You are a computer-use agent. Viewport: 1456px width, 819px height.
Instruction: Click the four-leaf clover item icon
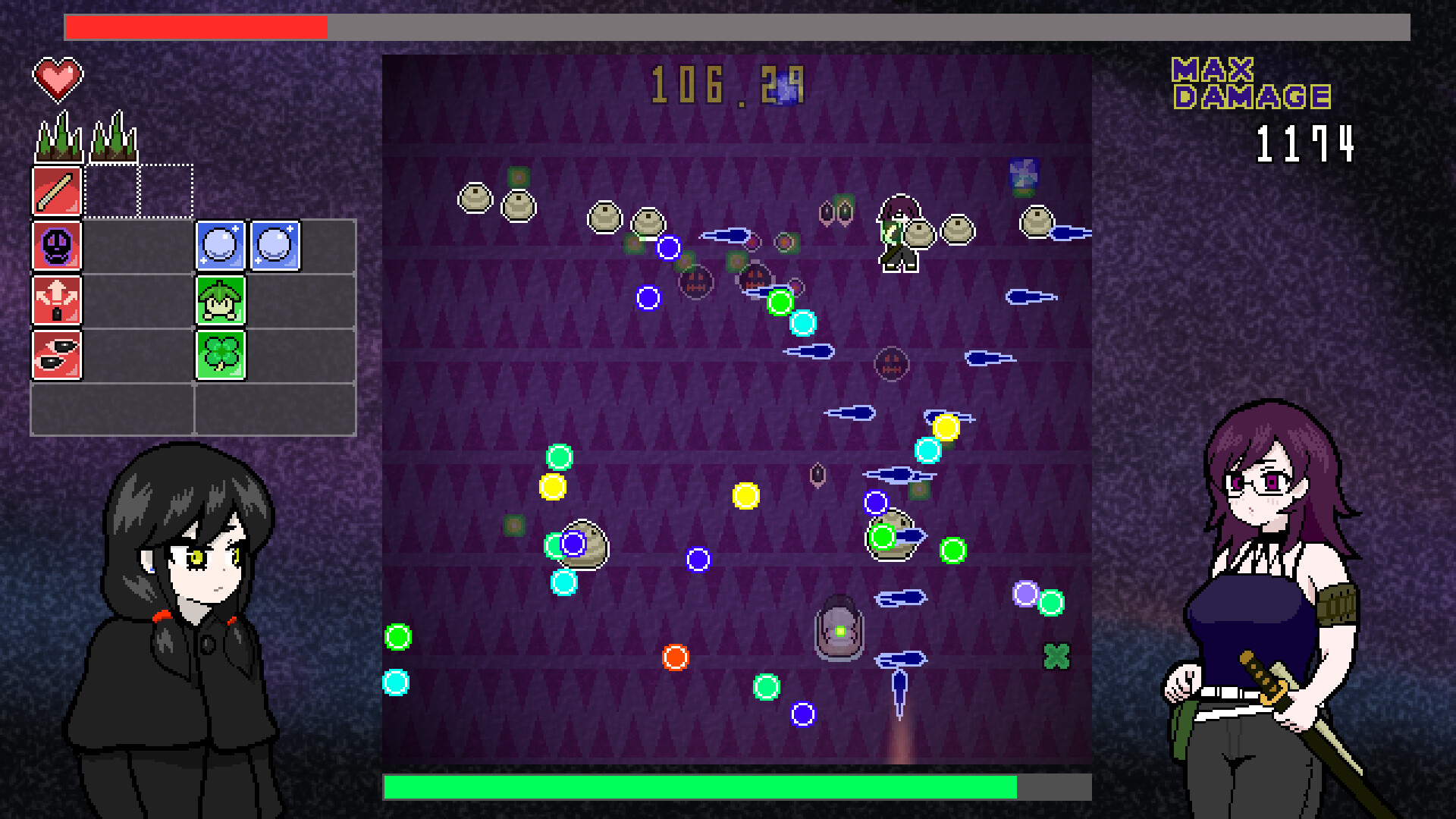click(x=221, y=353)
